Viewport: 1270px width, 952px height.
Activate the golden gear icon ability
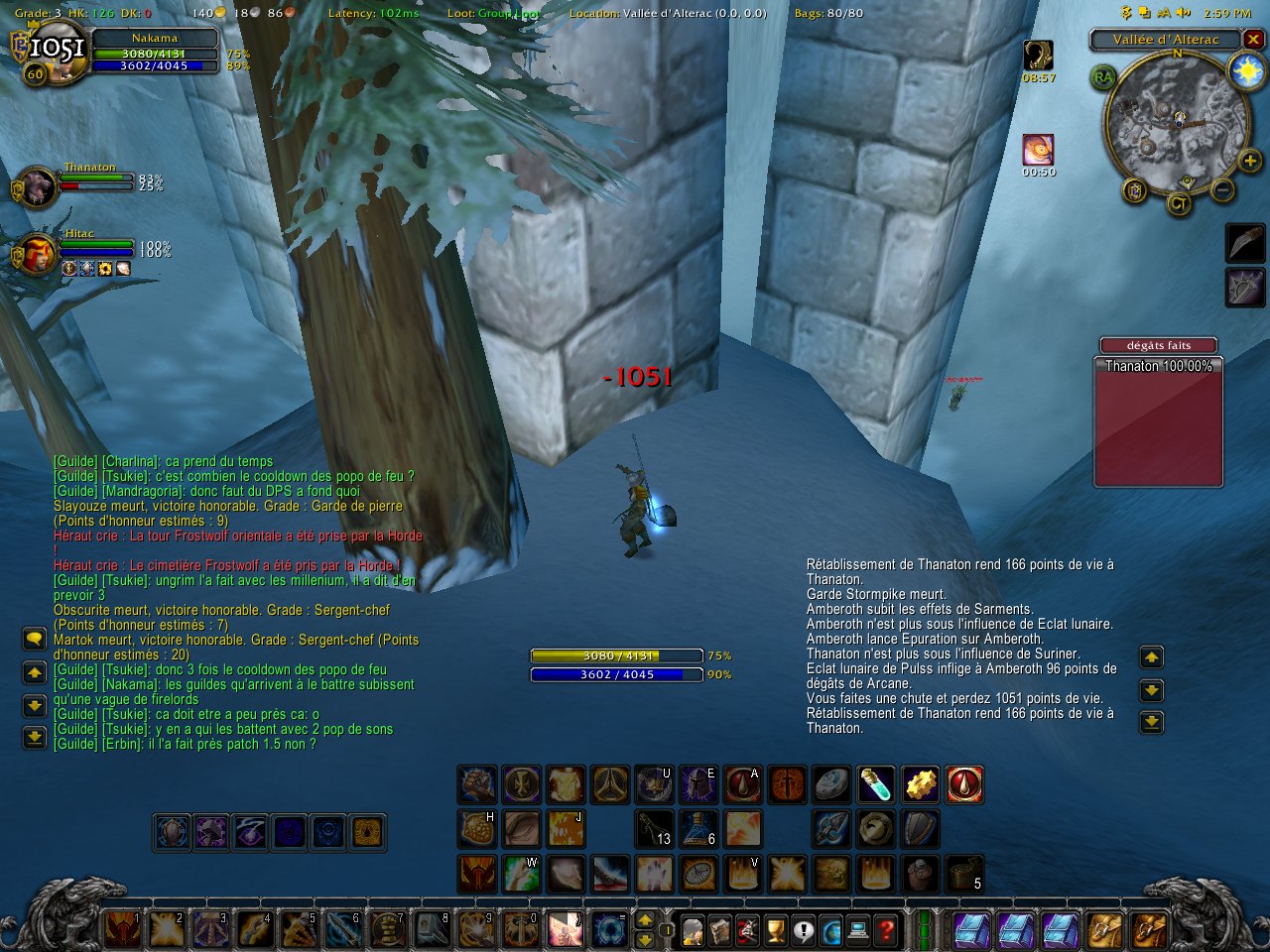click(920, 784)
